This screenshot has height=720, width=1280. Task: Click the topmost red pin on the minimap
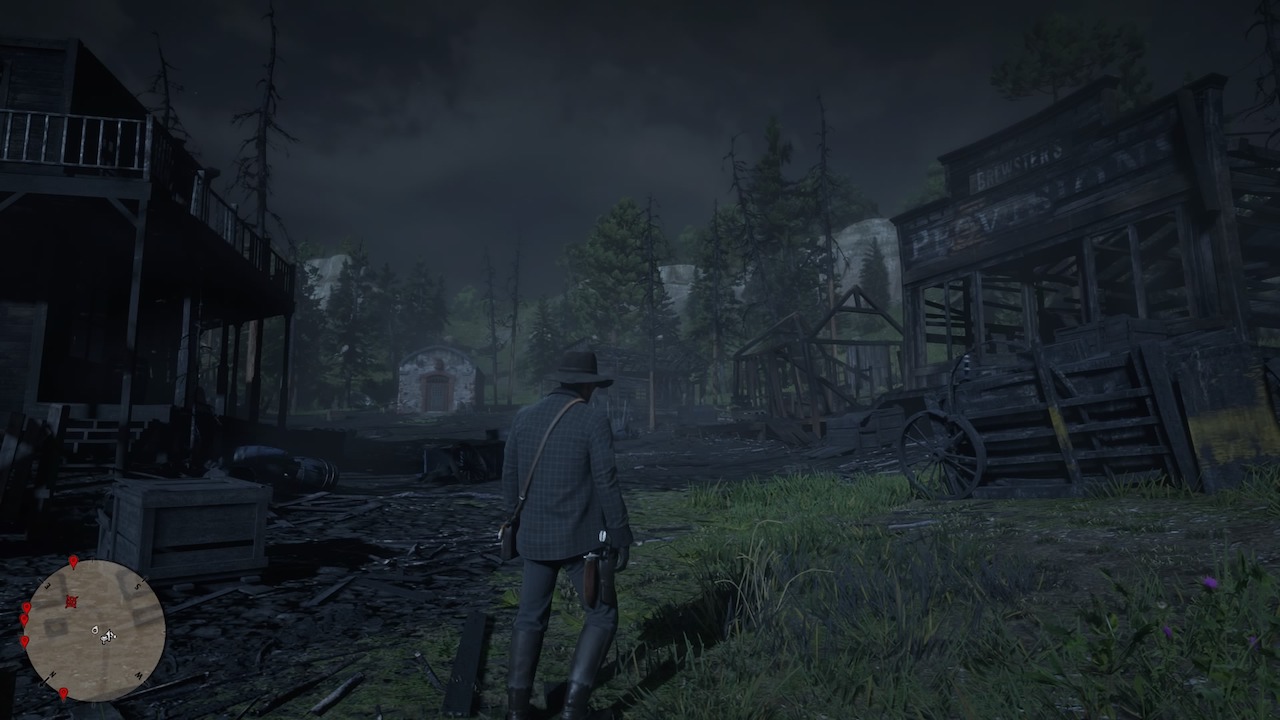coord(73,563)
